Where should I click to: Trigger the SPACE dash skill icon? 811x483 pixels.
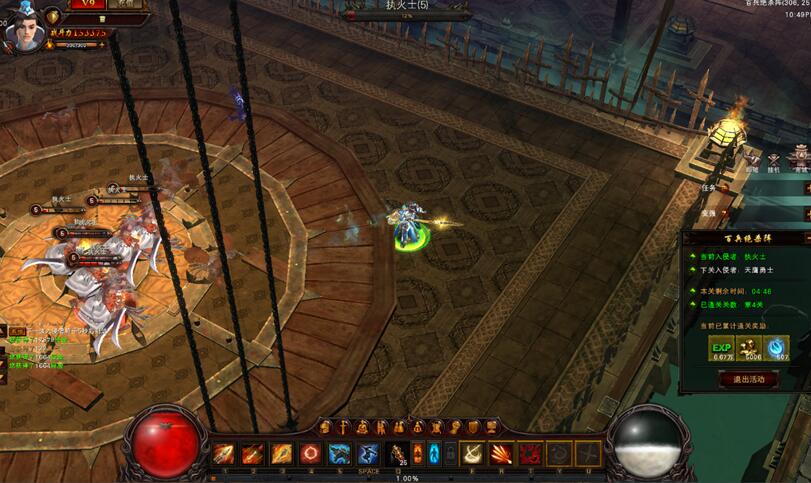368,453
